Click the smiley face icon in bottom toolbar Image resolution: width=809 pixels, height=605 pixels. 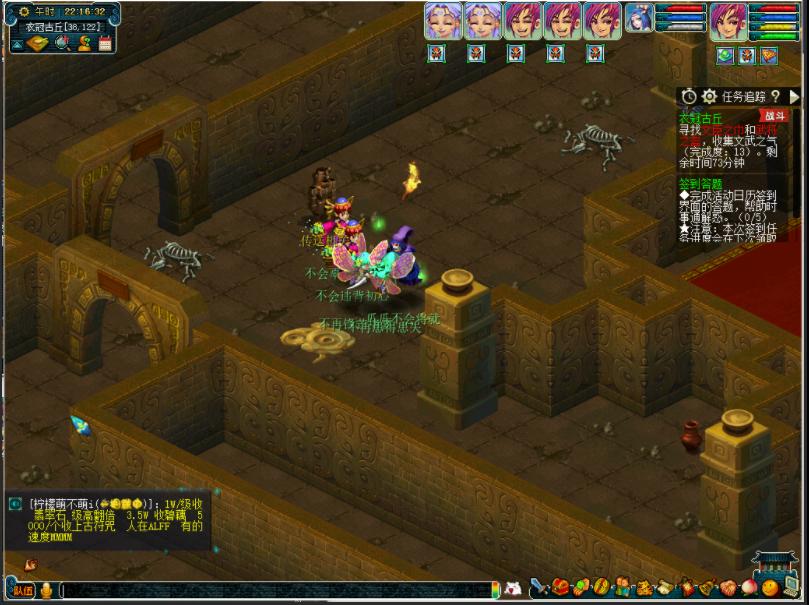(x=770, y=588)
